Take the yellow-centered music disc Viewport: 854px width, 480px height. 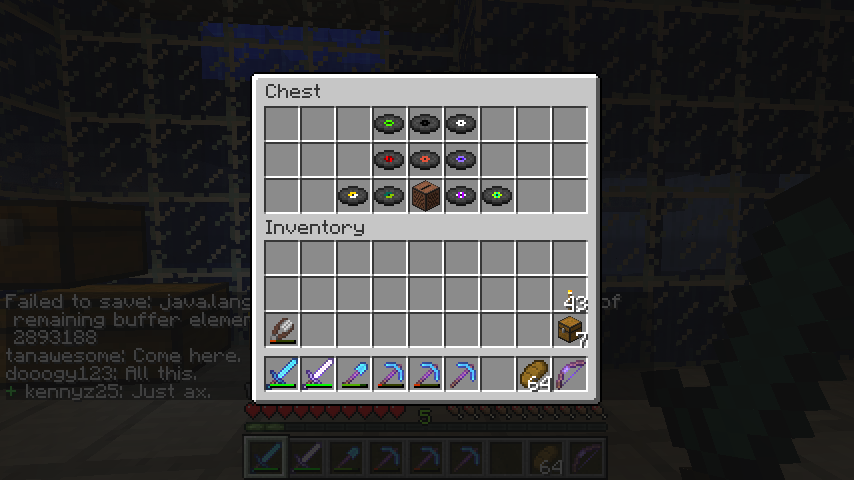click(354, 195)
